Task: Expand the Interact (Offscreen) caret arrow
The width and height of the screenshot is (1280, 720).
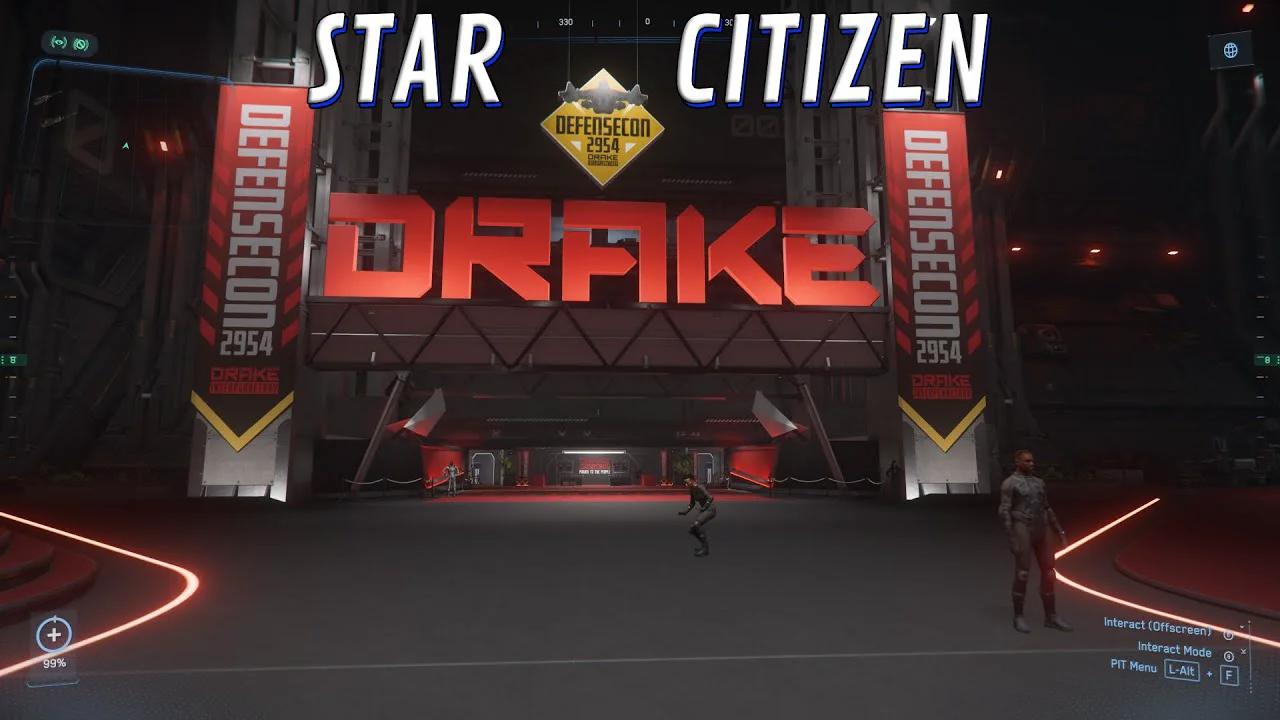Action: point(1242,626)
